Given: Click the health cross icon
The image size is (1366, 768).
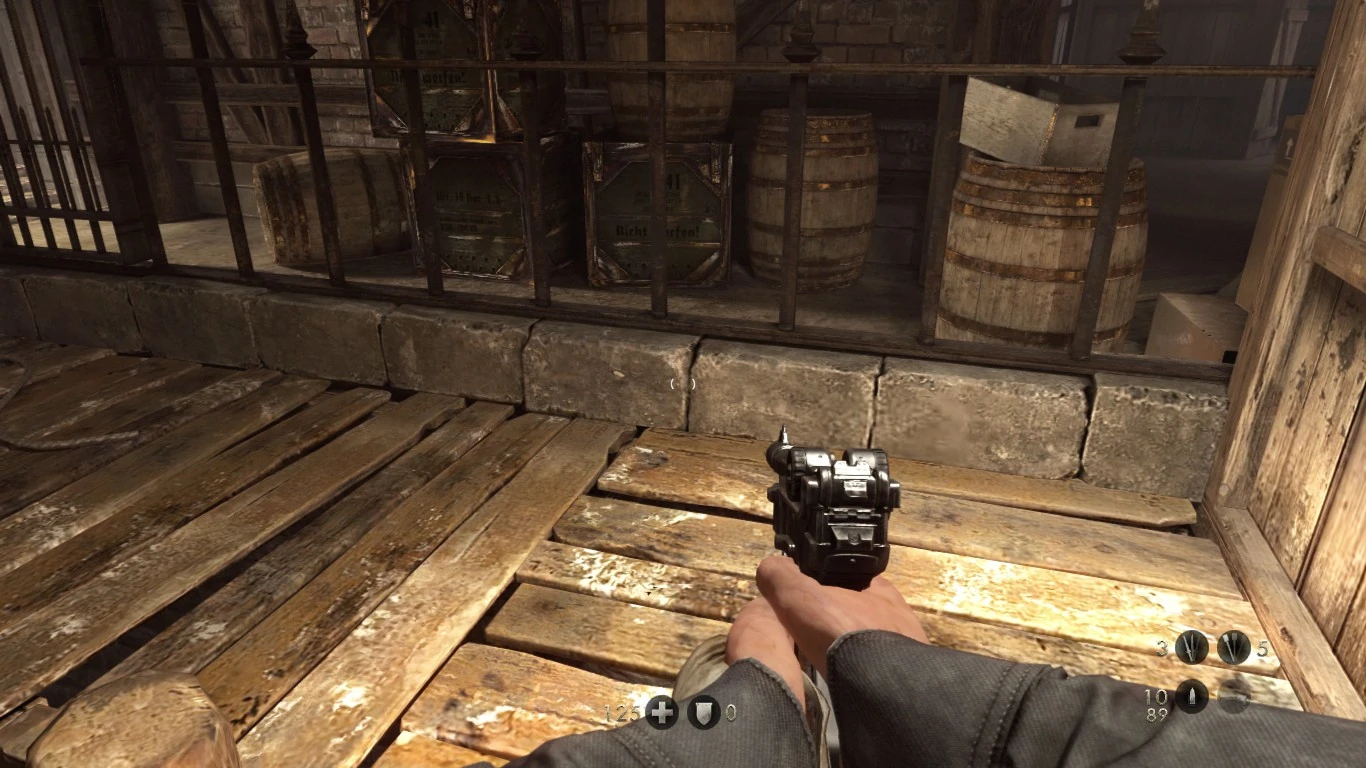Looking at the screenshot, I should (x=661, y=713).
